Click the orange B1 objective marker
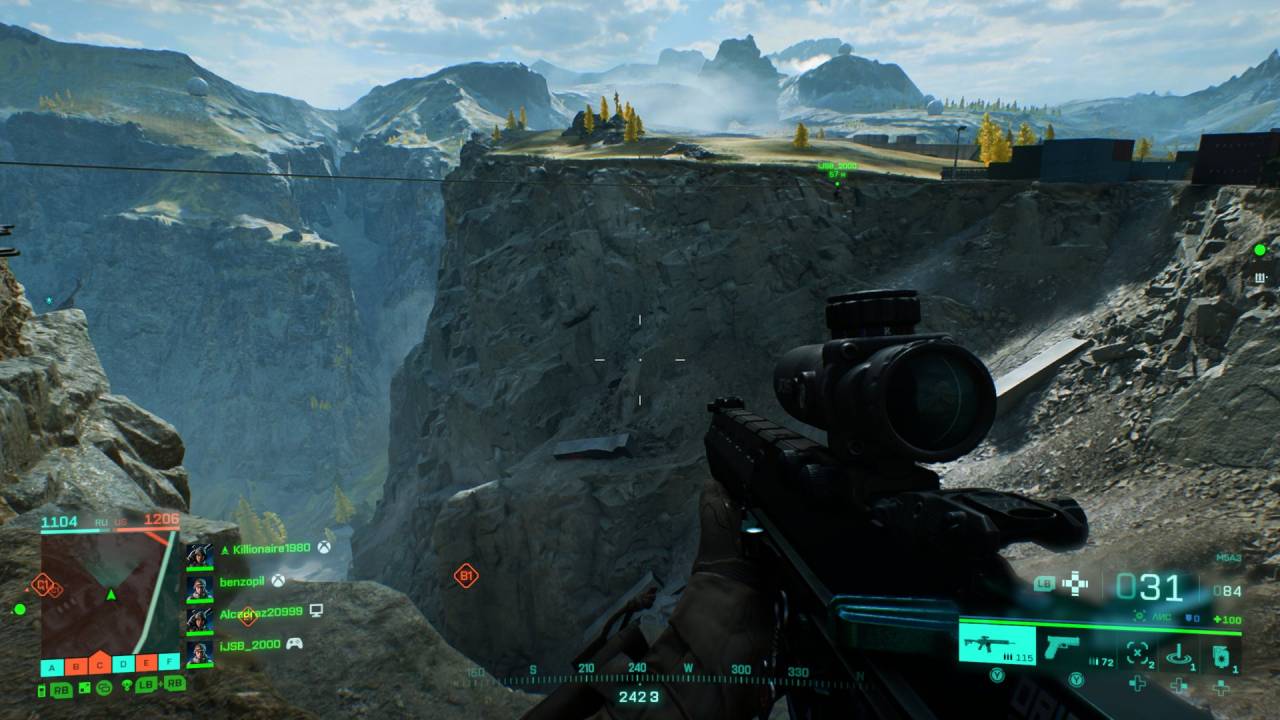 pyautogui.click(x=466, y=575)
